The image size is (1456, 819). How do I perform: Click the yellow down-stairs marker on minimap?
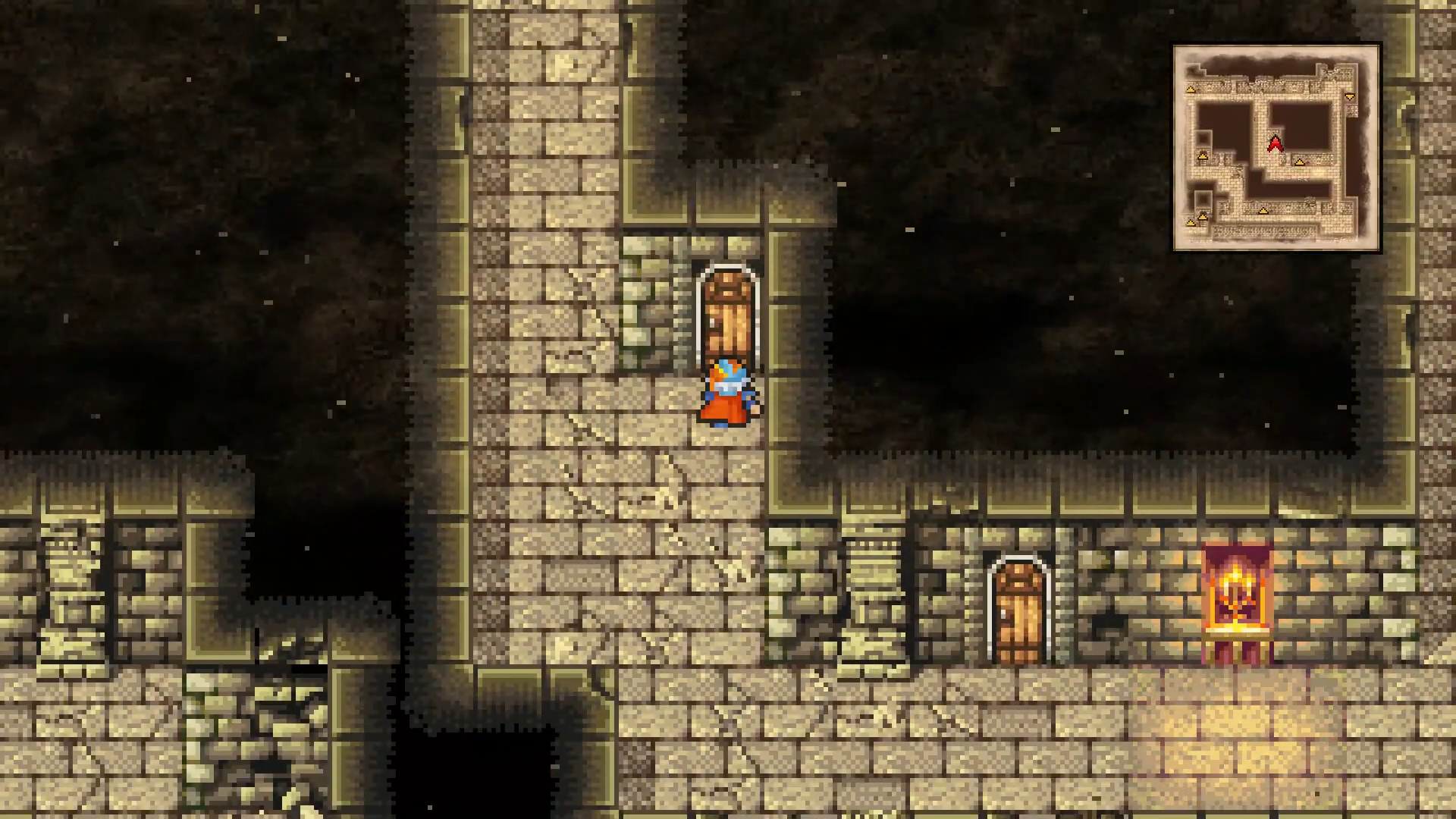1350,96
